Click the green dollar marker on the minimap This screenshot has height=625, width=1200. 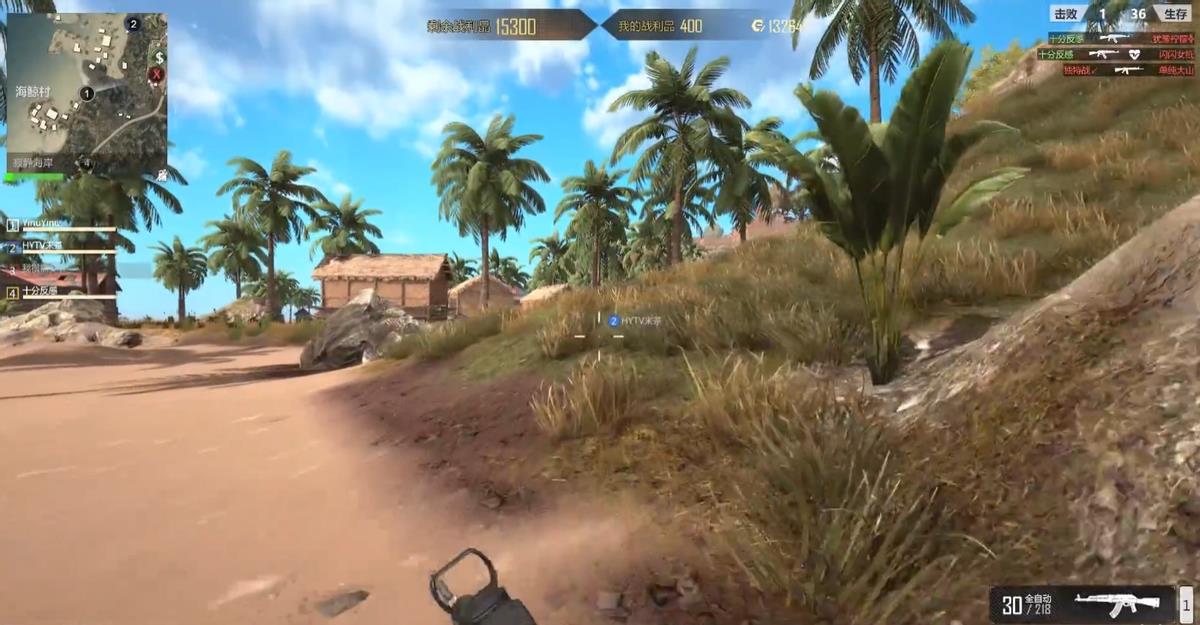tap(157, 57)
